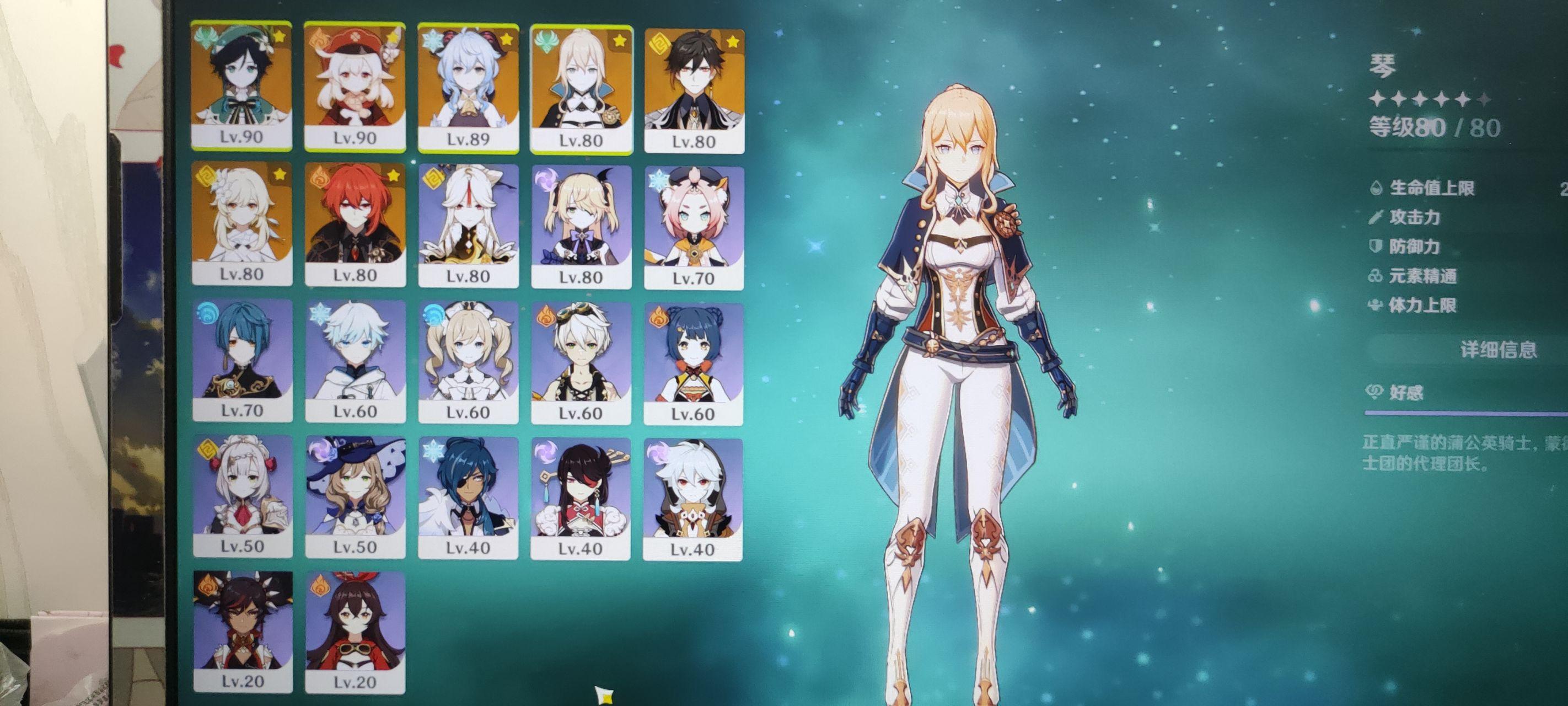
Task: Choose Razor's white-haired portrait
Action: point(692,499)
